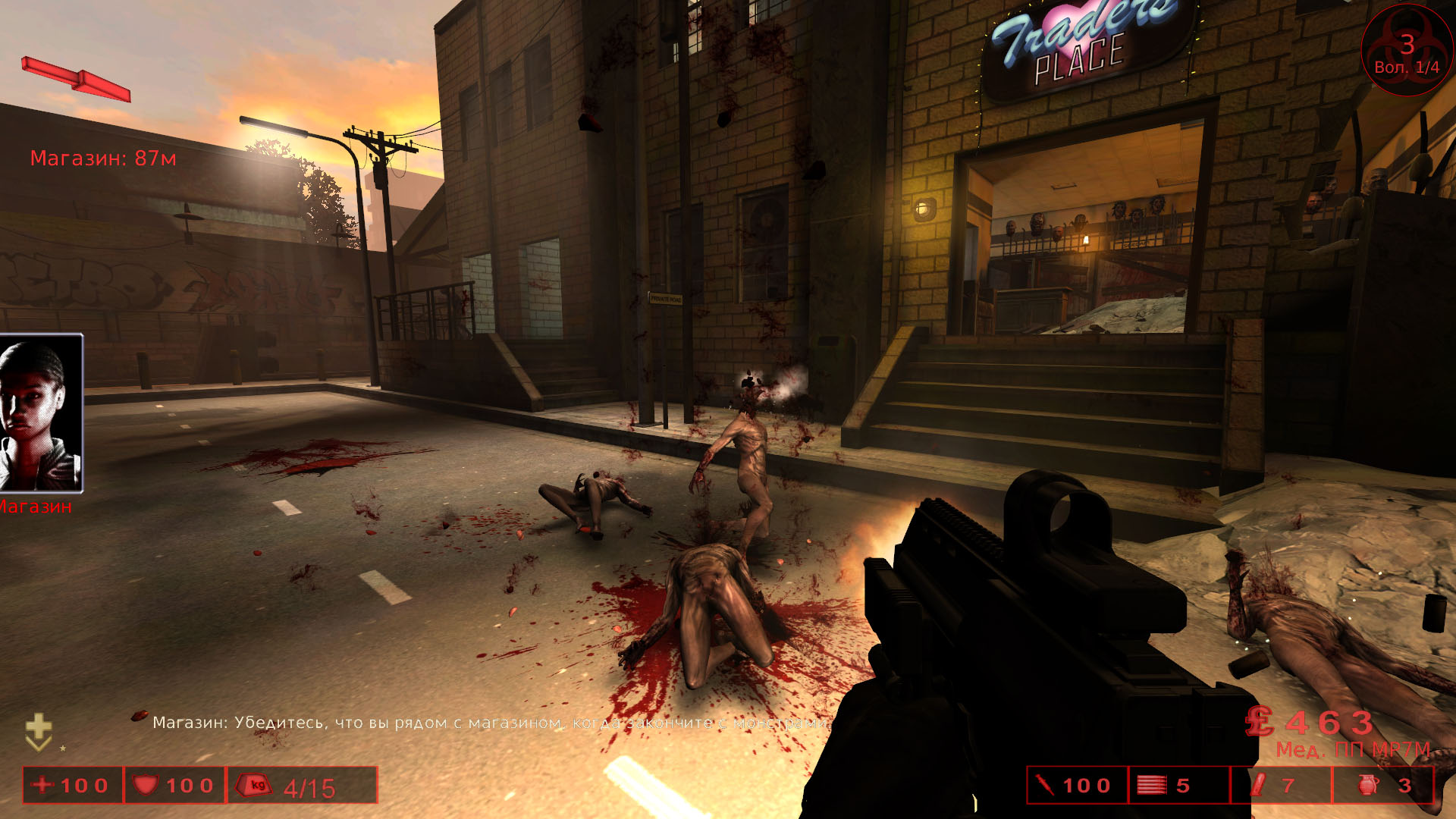The image size is (1456, 819).
Task: Click the red trader direction arrow
Action: (76, 79)
